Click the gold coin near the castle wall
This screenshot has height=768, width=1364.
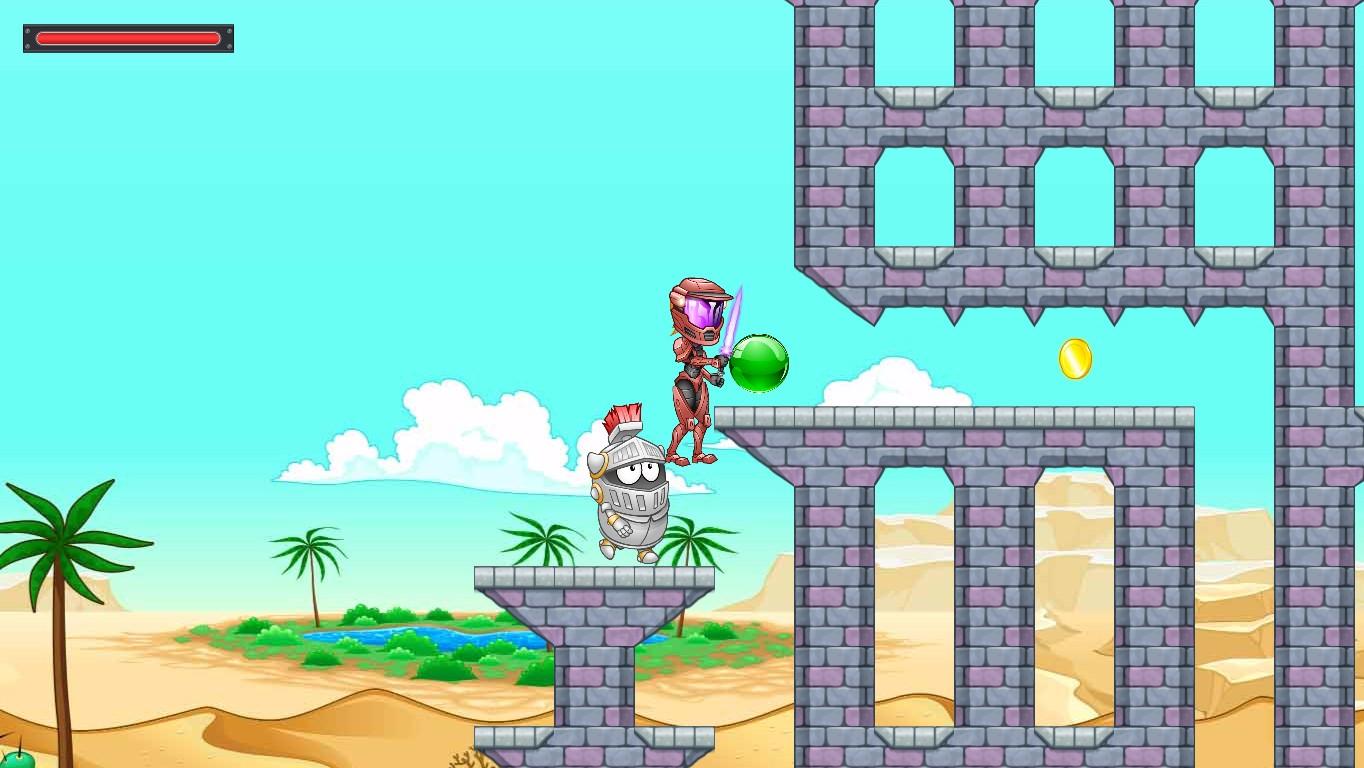click(x=1076, y=360)
